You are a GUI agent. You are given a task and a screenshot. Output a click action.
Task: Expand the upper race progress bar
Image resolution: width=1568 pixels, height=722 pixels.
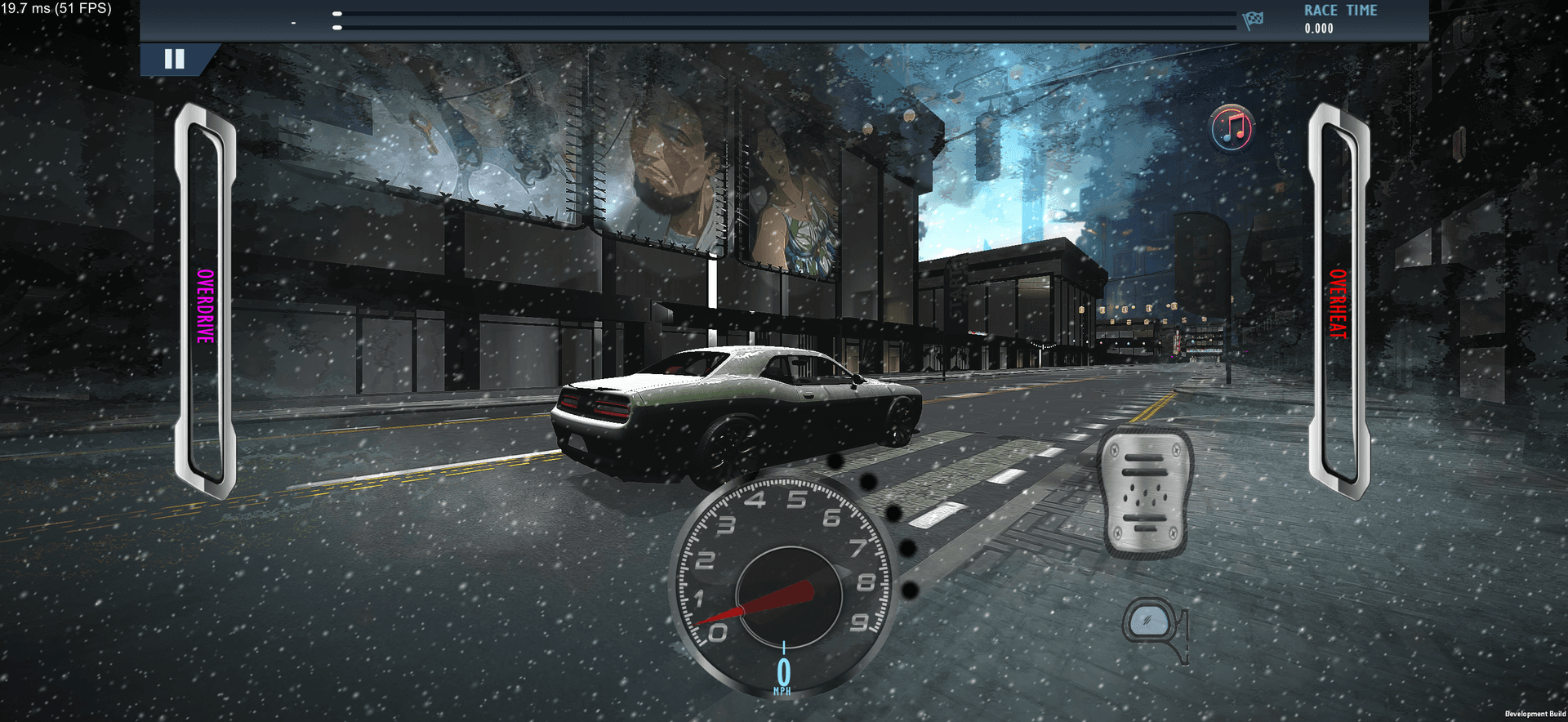[784, 12]
